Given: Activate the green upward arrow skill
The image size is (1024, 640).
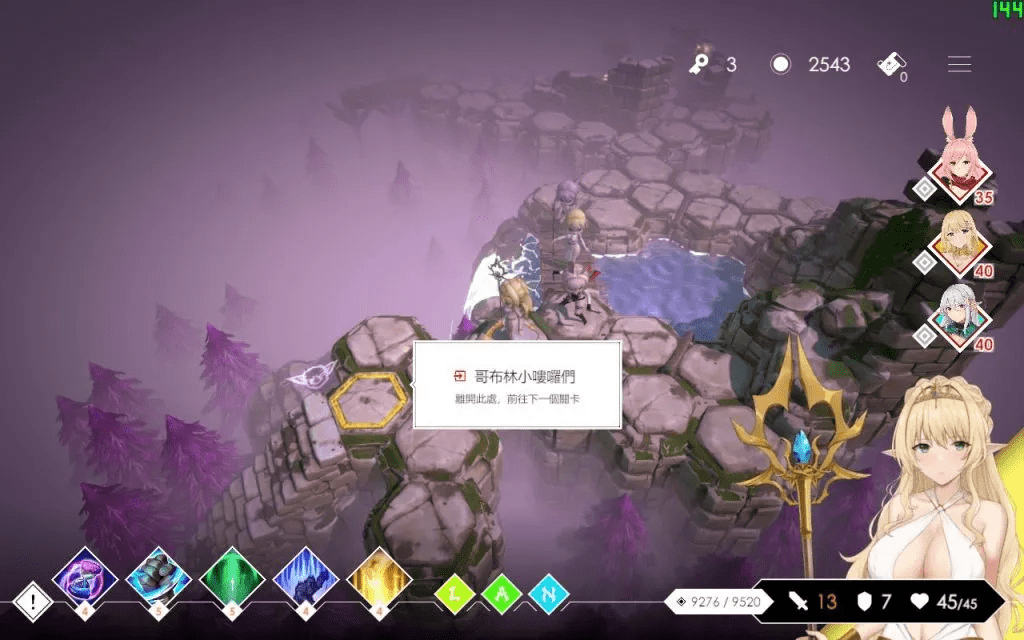Looking at the screenshot, I should click(x=232, y=578).
